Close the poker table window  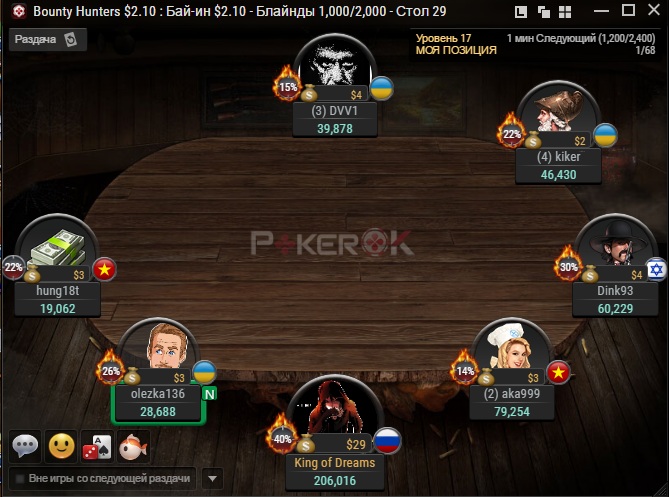(652, 12)
